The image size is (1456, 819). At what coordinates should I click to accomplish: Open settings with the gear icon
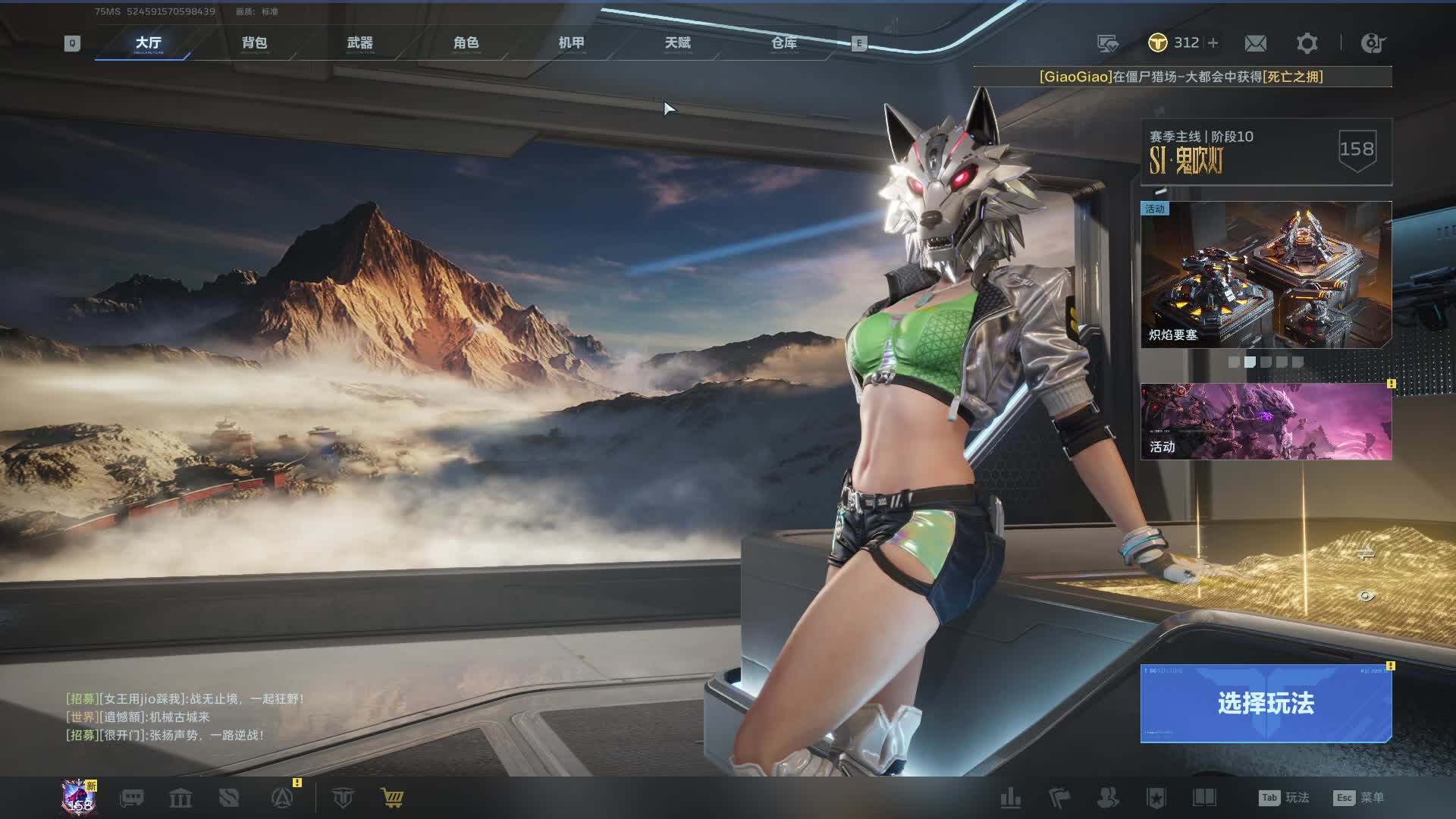click(1307, 43)
